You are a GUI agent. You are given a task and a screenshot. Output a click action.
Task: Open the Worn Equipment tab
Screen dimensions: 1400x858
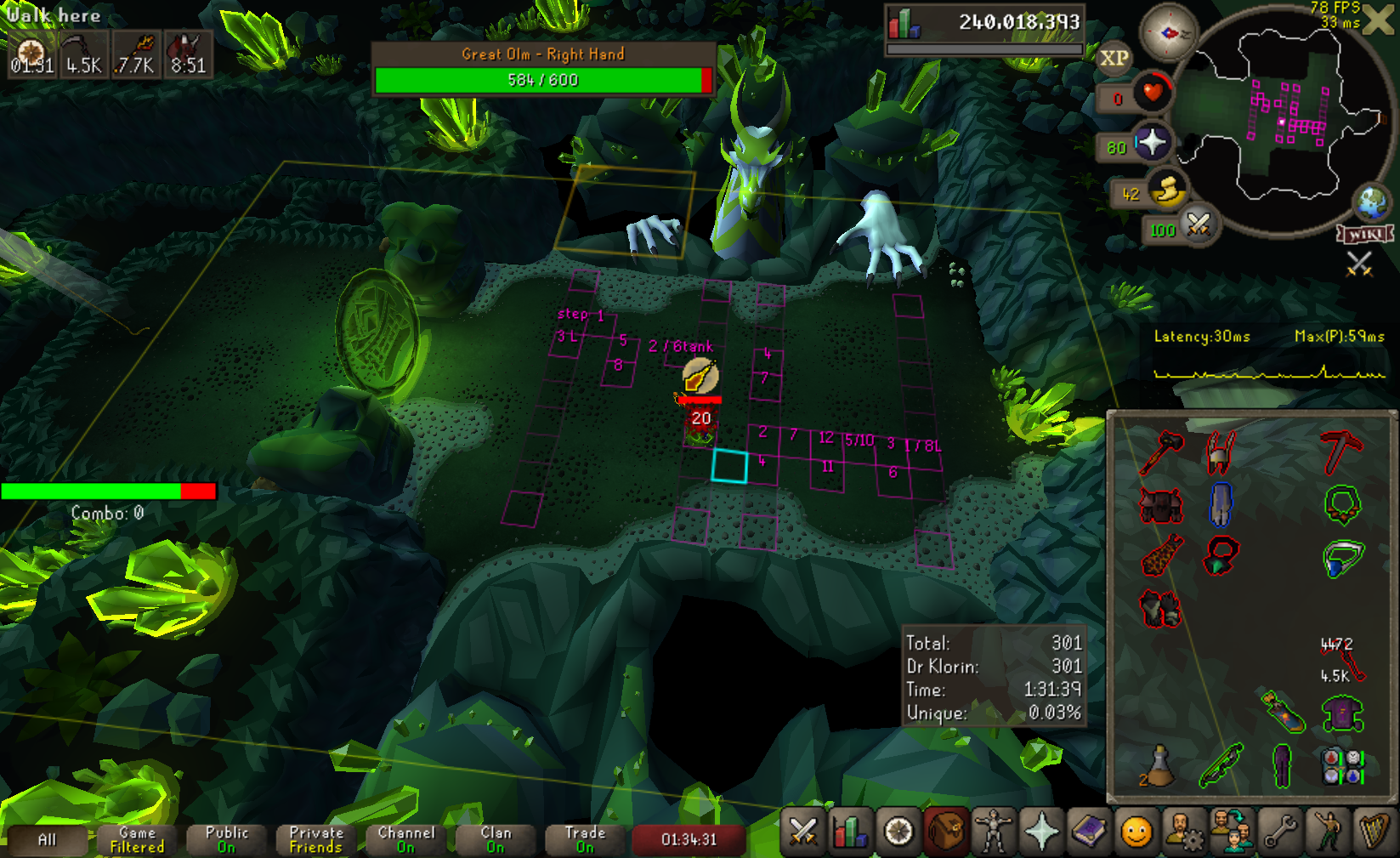click(x=993, y=832)
